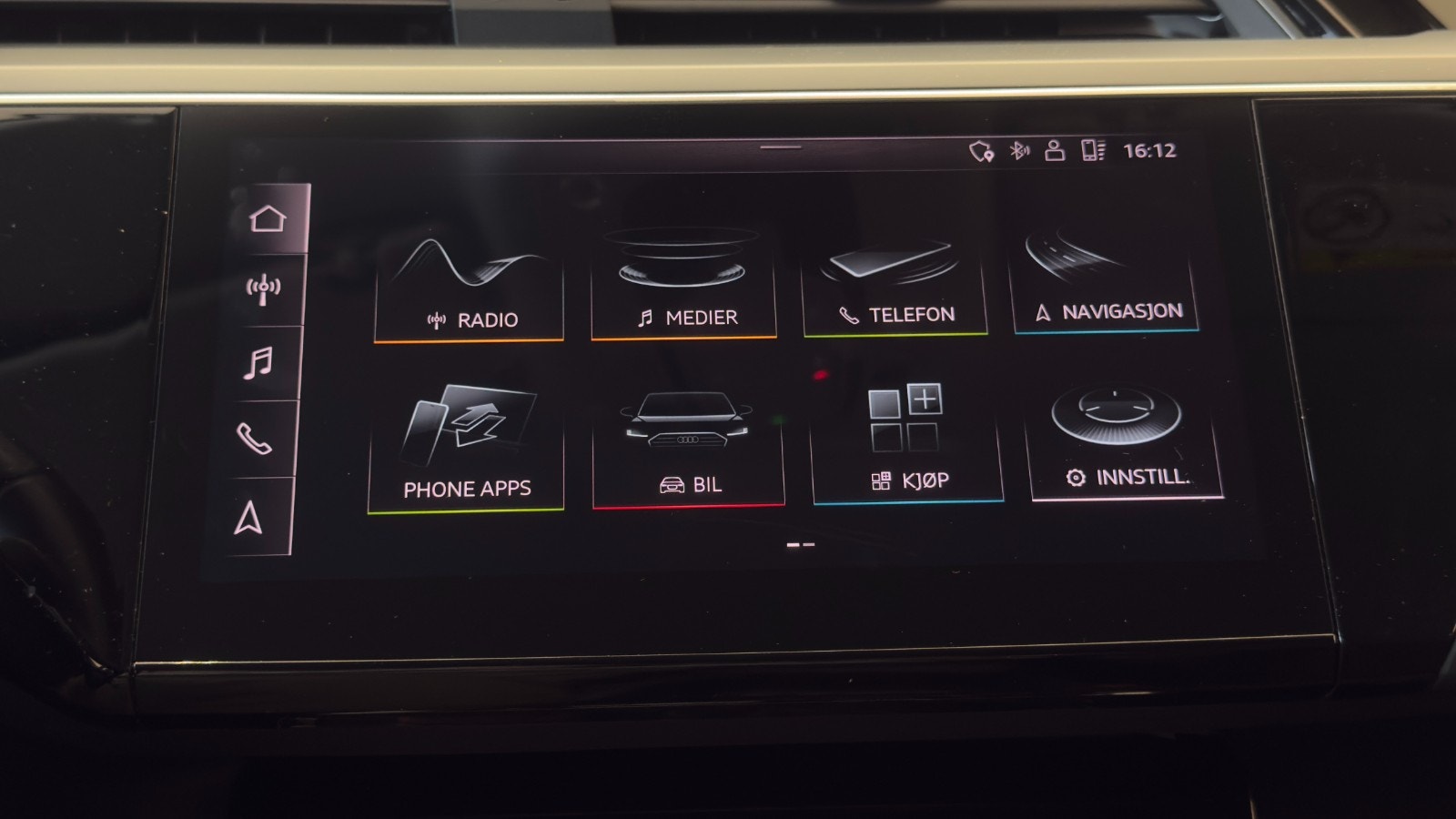Open the RADIO tile
Screen dimensions: 1456x819
(468, 278)
